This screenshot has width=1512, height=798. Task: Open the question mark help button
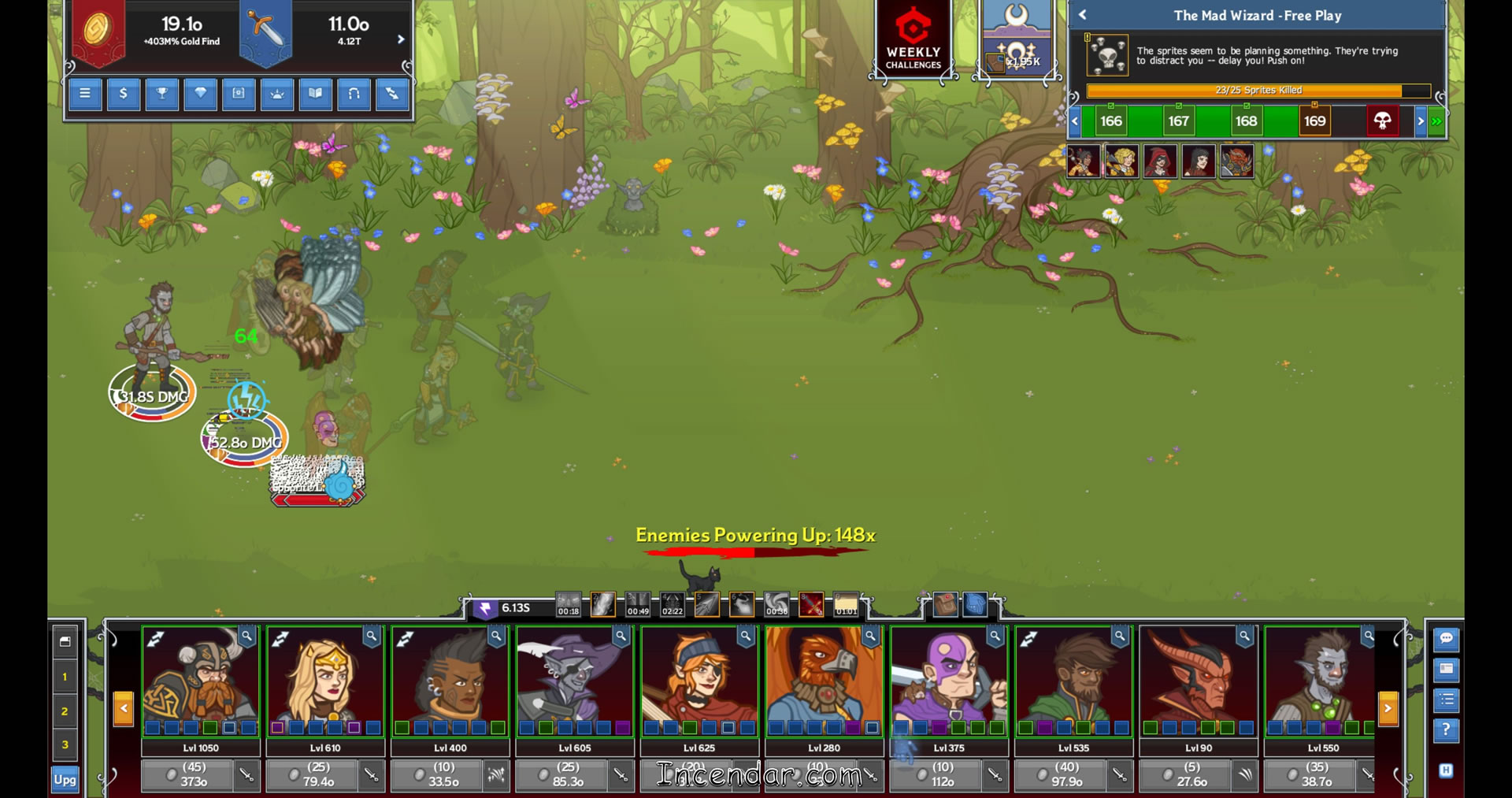pos(1446,730)
